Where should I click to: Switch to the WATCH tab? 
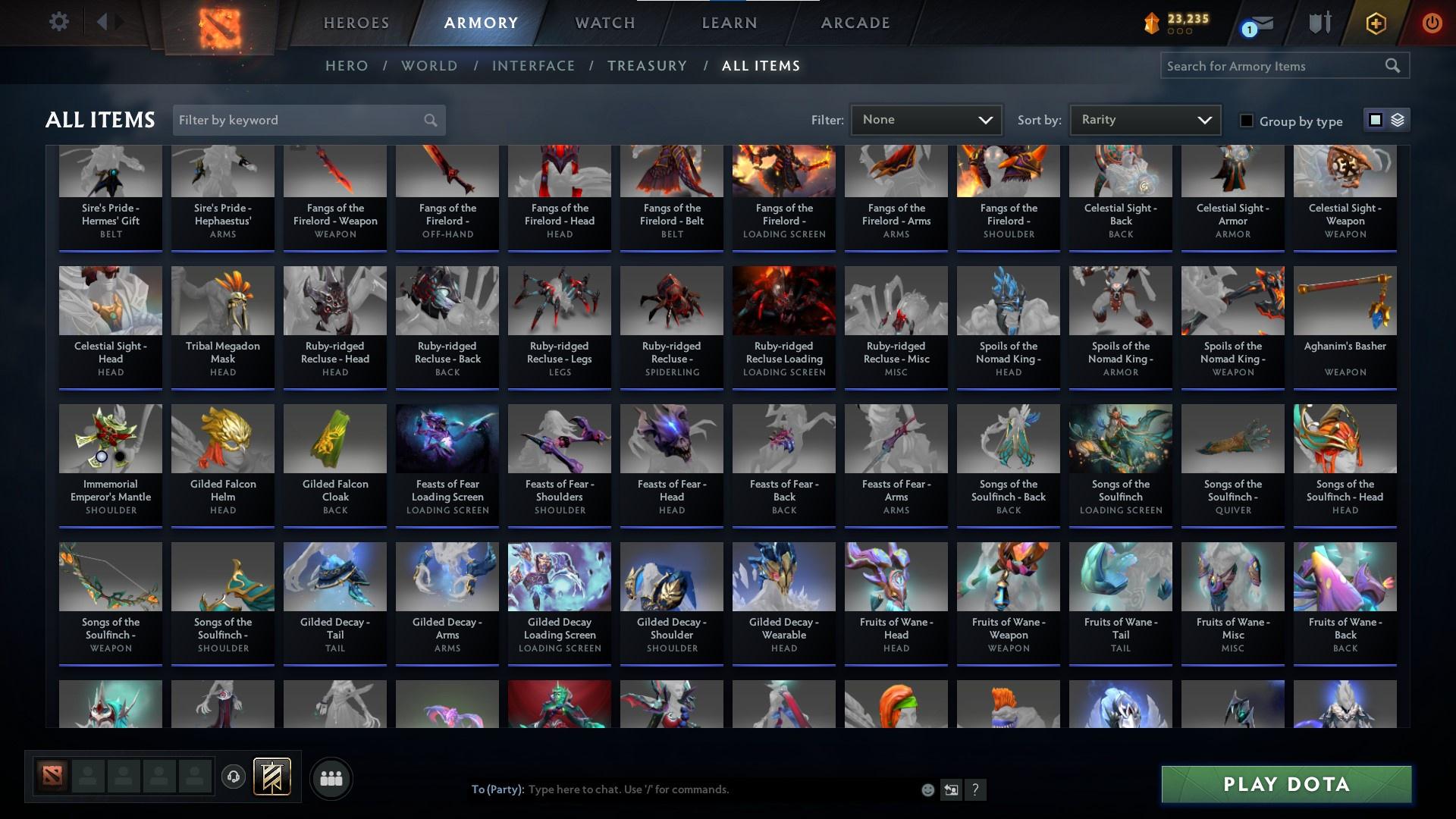click(x=603, y=23)
